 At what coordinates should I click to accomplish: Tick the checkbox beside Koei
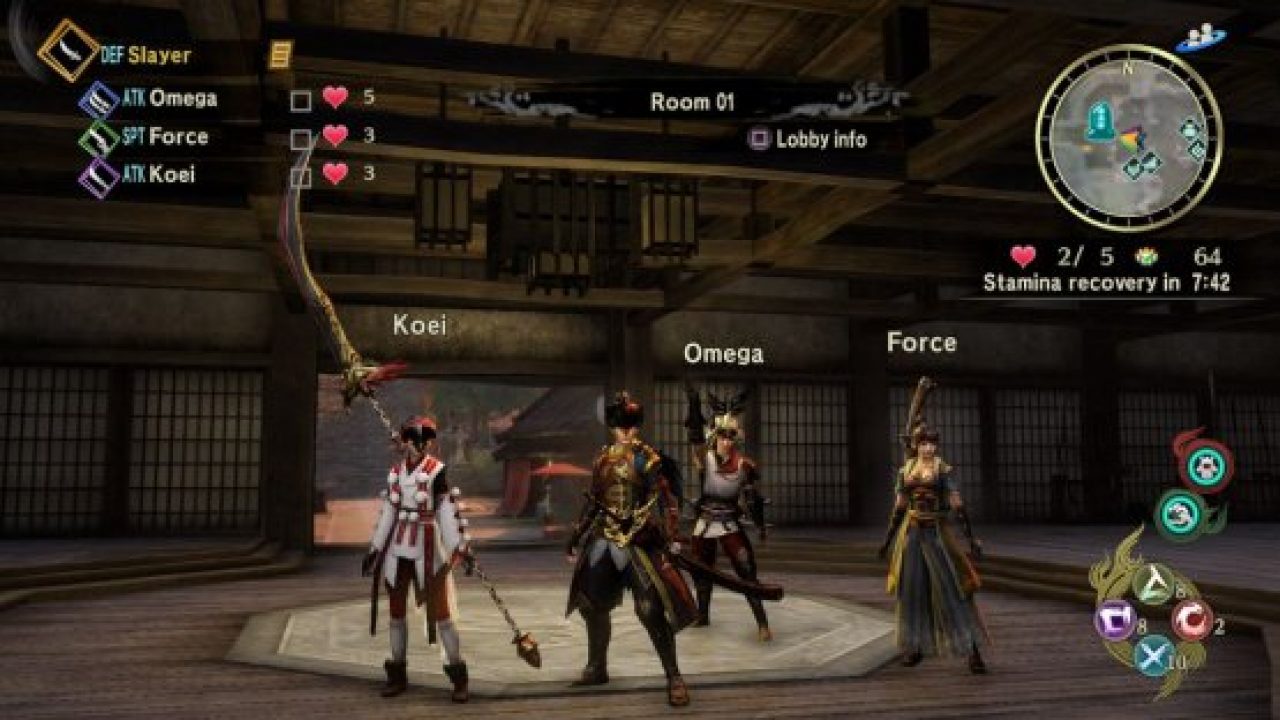pyautogui.click(x=300, y=178)
